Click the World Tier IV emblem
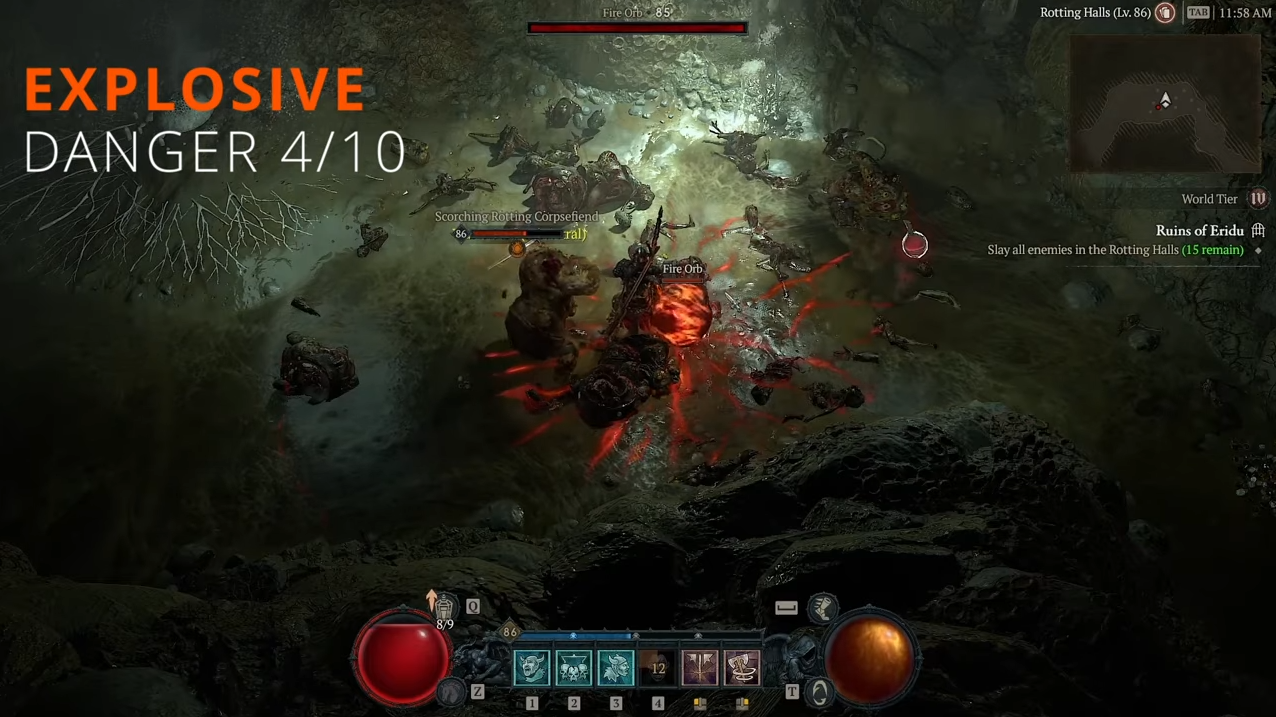Viewport: 1276px width, 717px height. [1258, 199]
